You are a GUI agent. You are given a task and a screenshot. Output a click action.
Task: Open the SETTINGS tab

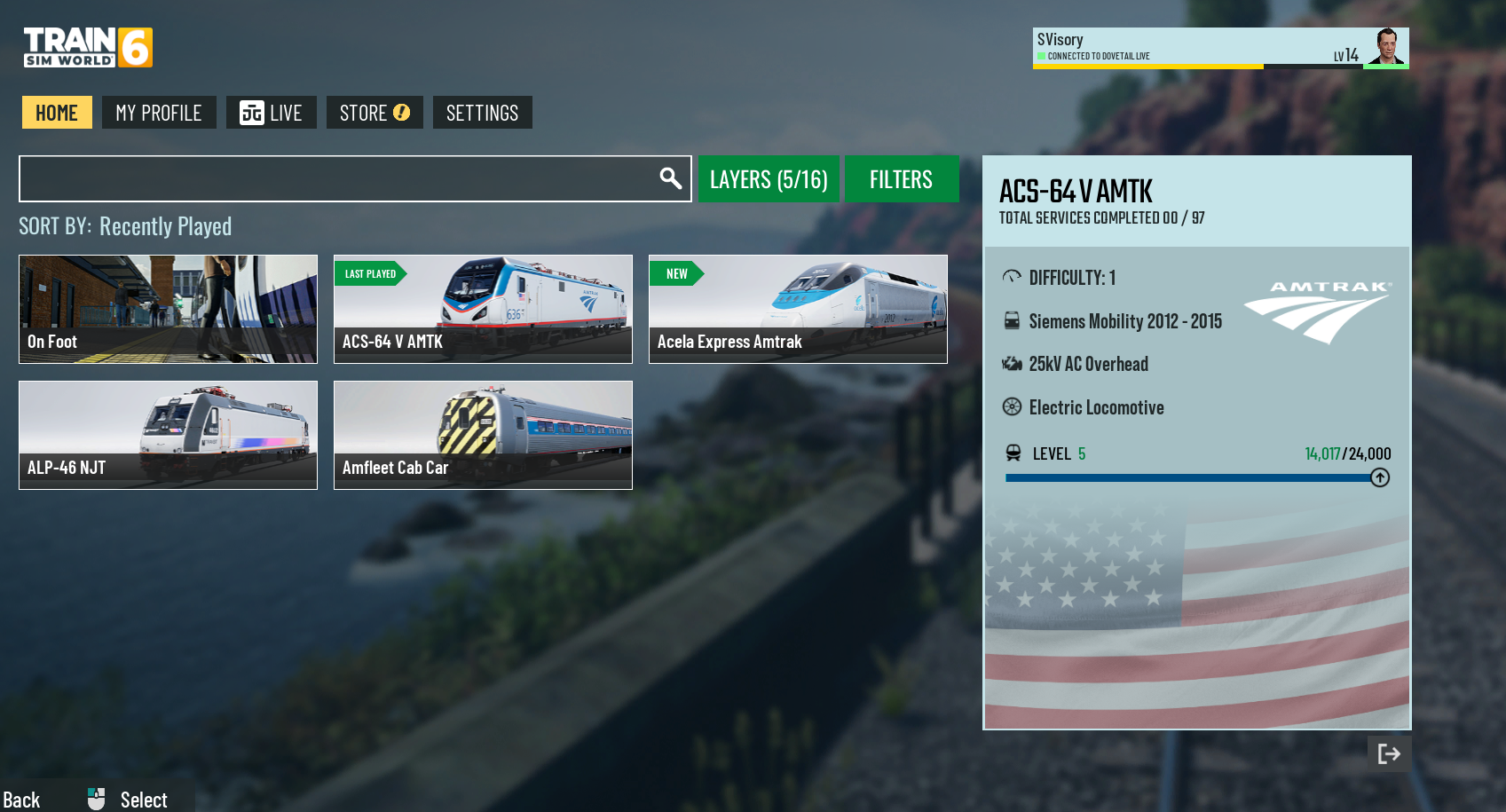[x=482, y=113]
